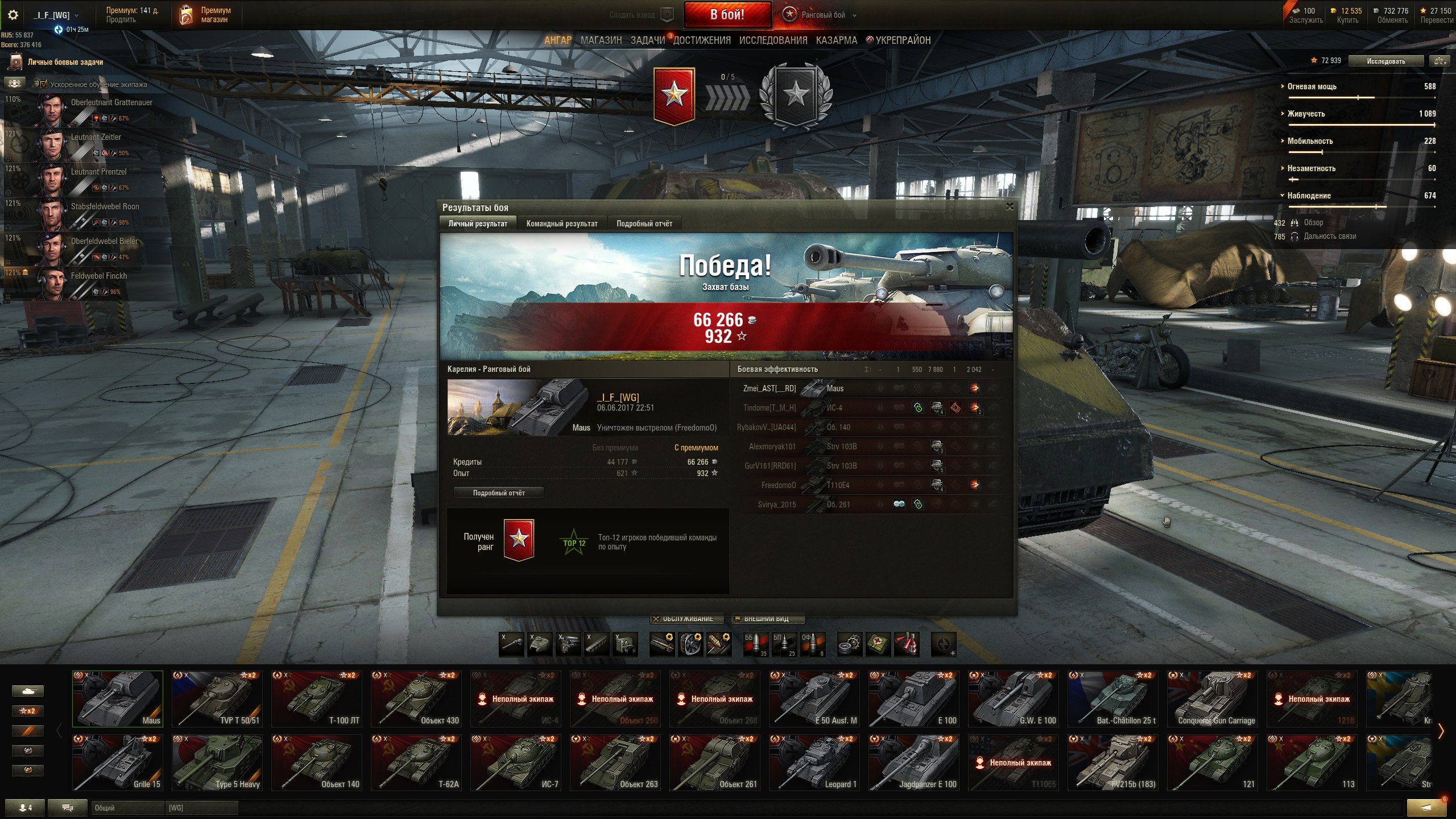Click the Исследовать button
This screenshot has height=819, width=1456.
(1385, 61)
